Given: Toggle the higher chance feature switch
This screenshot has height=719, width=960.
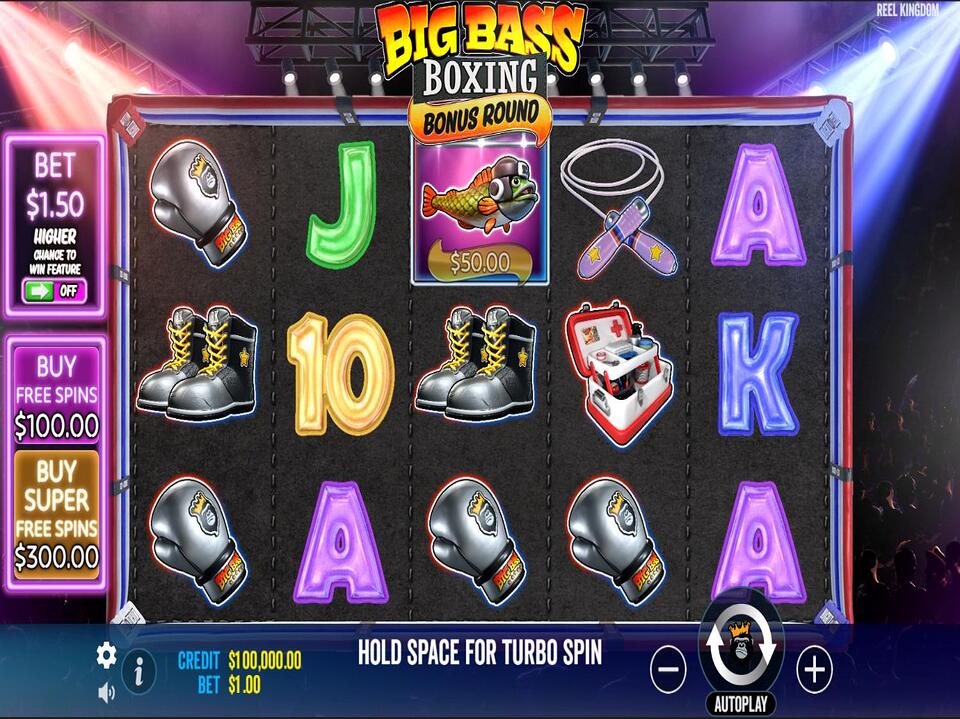Looking at the screenshot, I should tap(54, 292).
